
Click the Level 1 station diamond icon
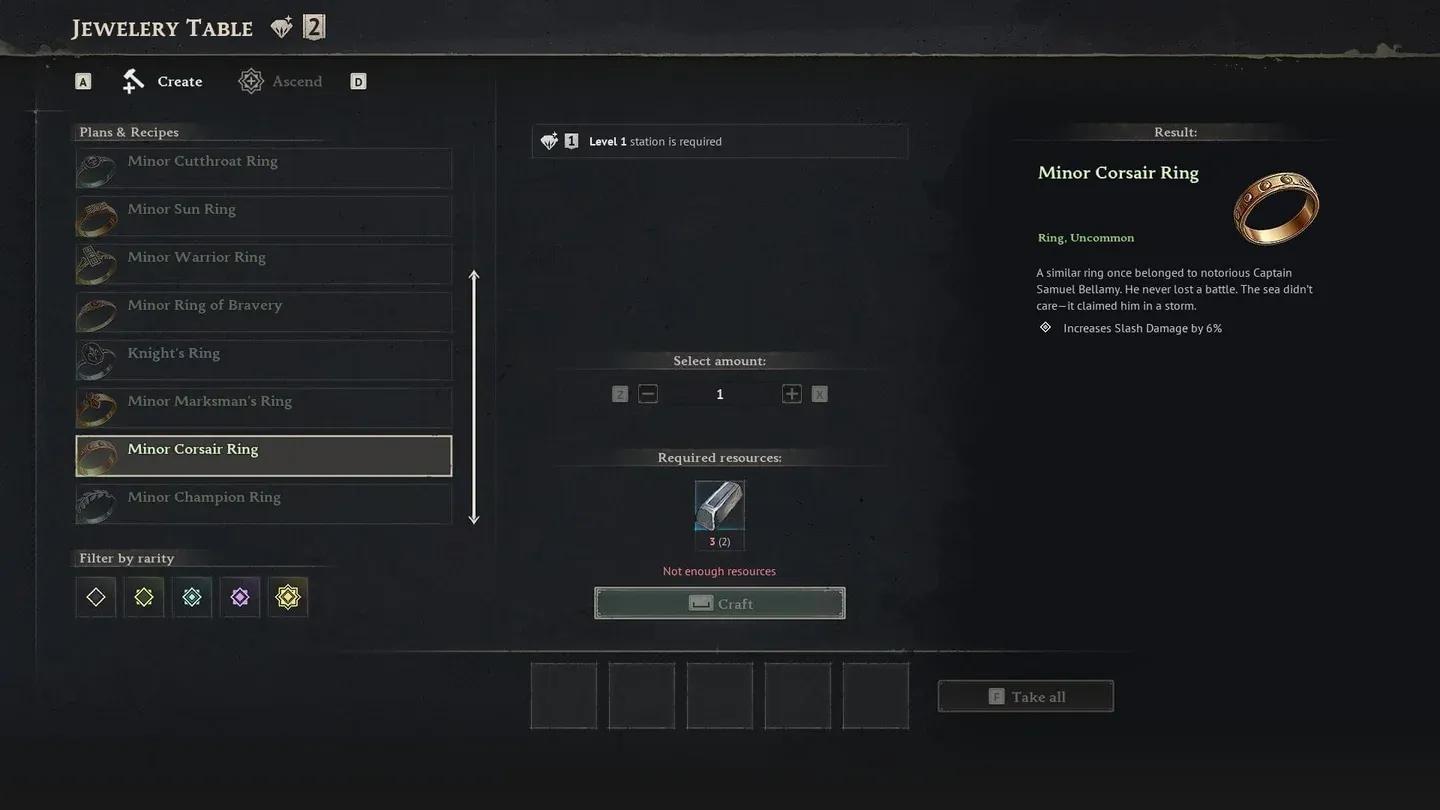pos(549,141)
